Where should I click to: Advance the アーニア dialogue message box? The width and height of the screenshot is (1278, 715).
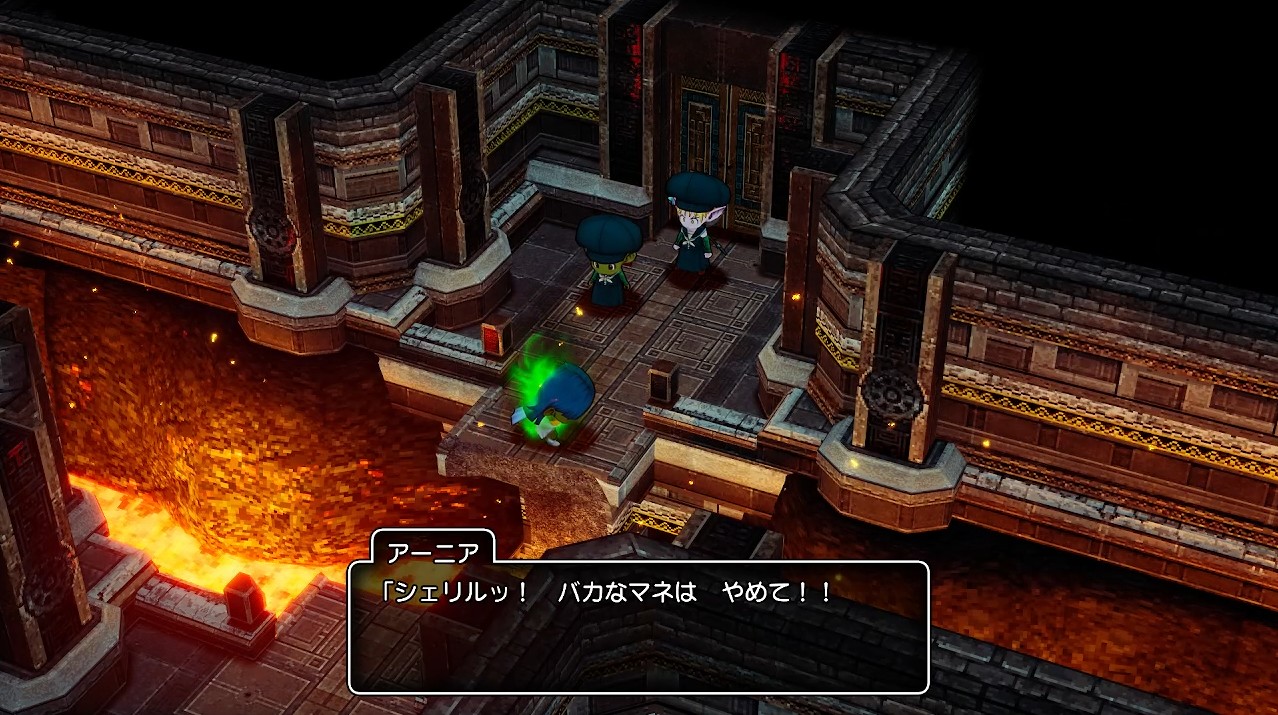click(x=638, y=627)
